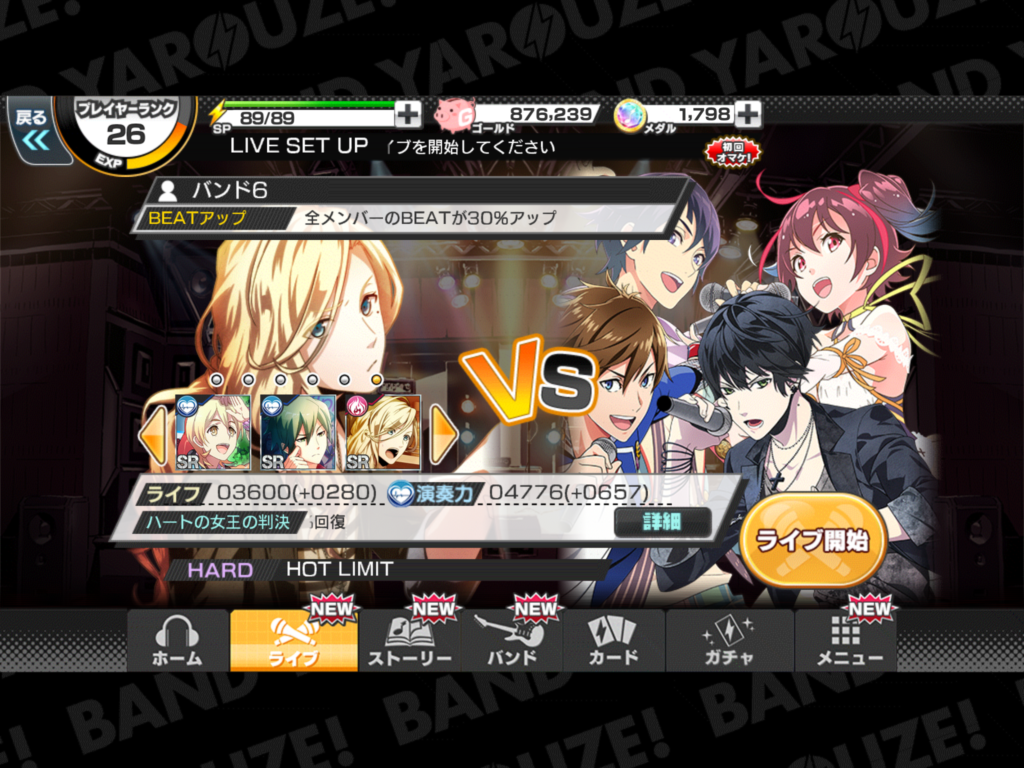The height and width of the screenshot is (768, 1024).
Task: Select the long blonde hair SR card
Action: pyautogui.click(x=383, y=433)
